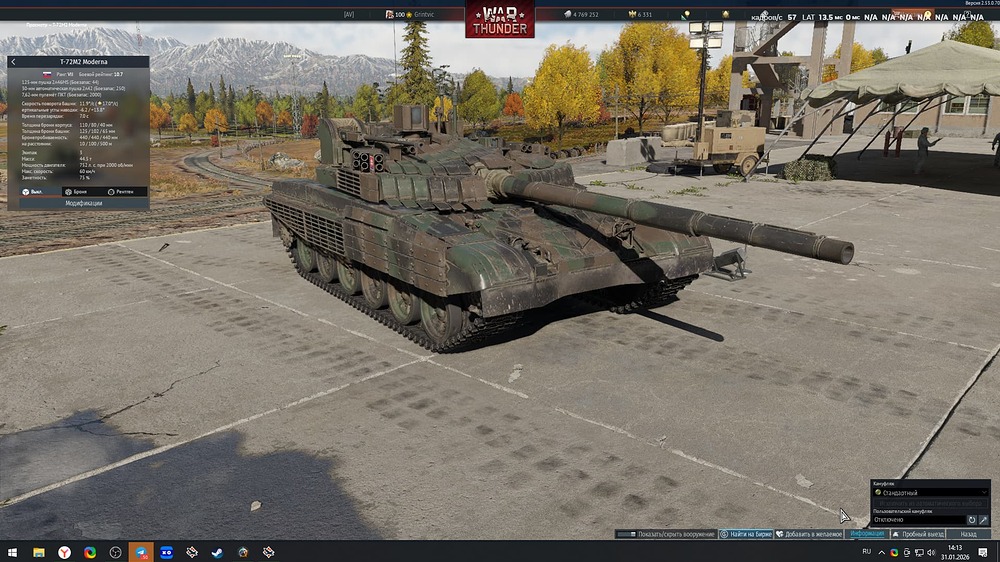Add vehicle via Добавить в желаемое
This screenshot has height=562, width=1000.
coord(810,534)
